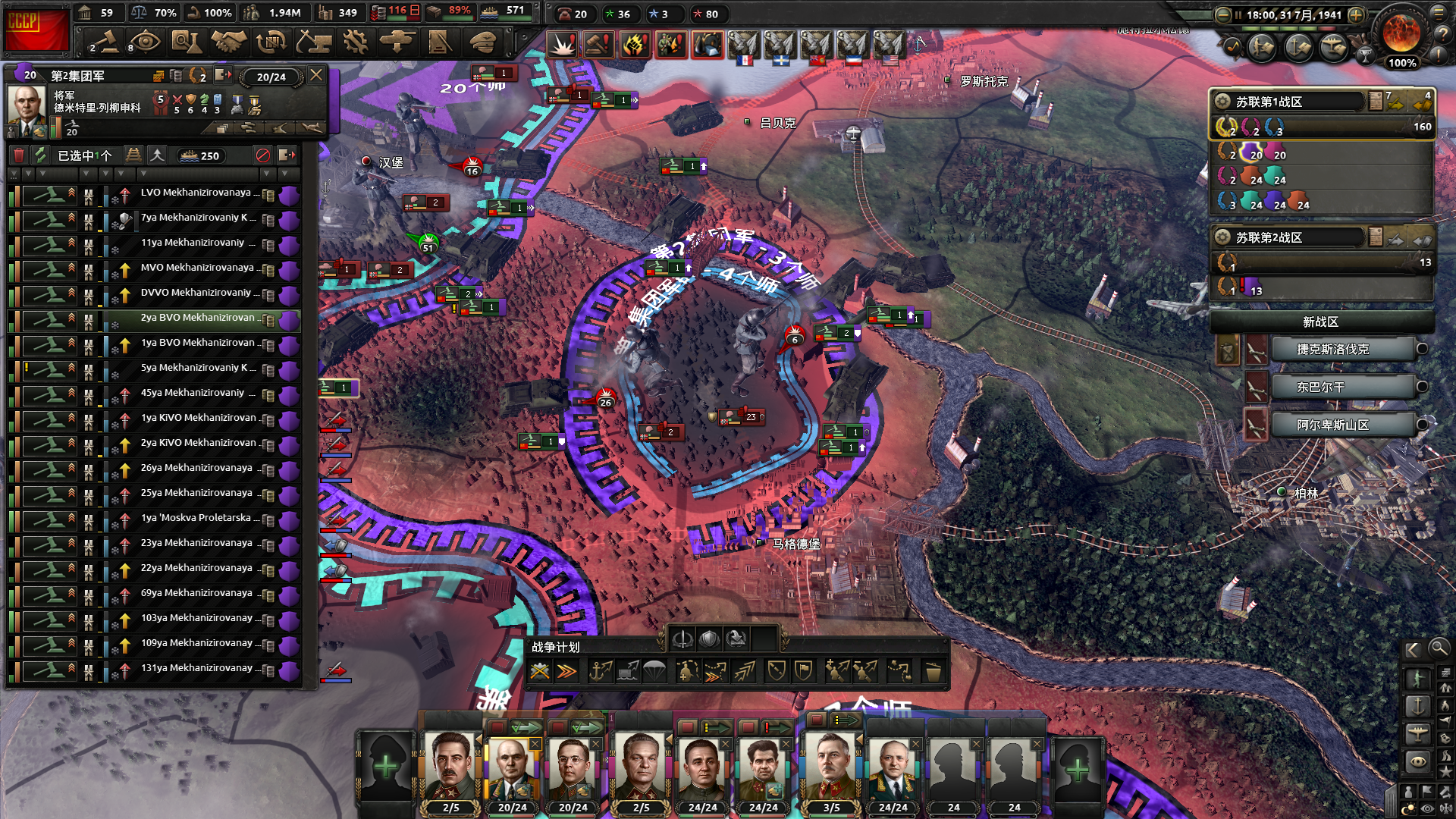Click the red trash icon to disband divisions
Image resolution: width=1456 pixels, height=819 pixels.
coord(19,155)
